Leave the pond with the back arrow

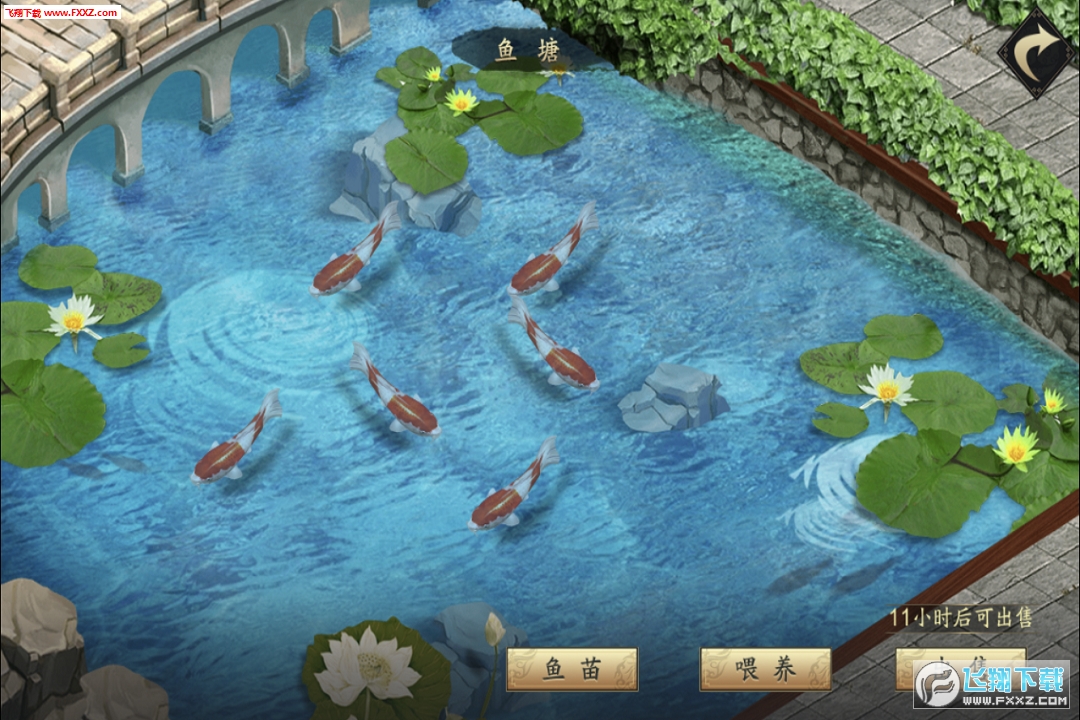point(1037,51)
